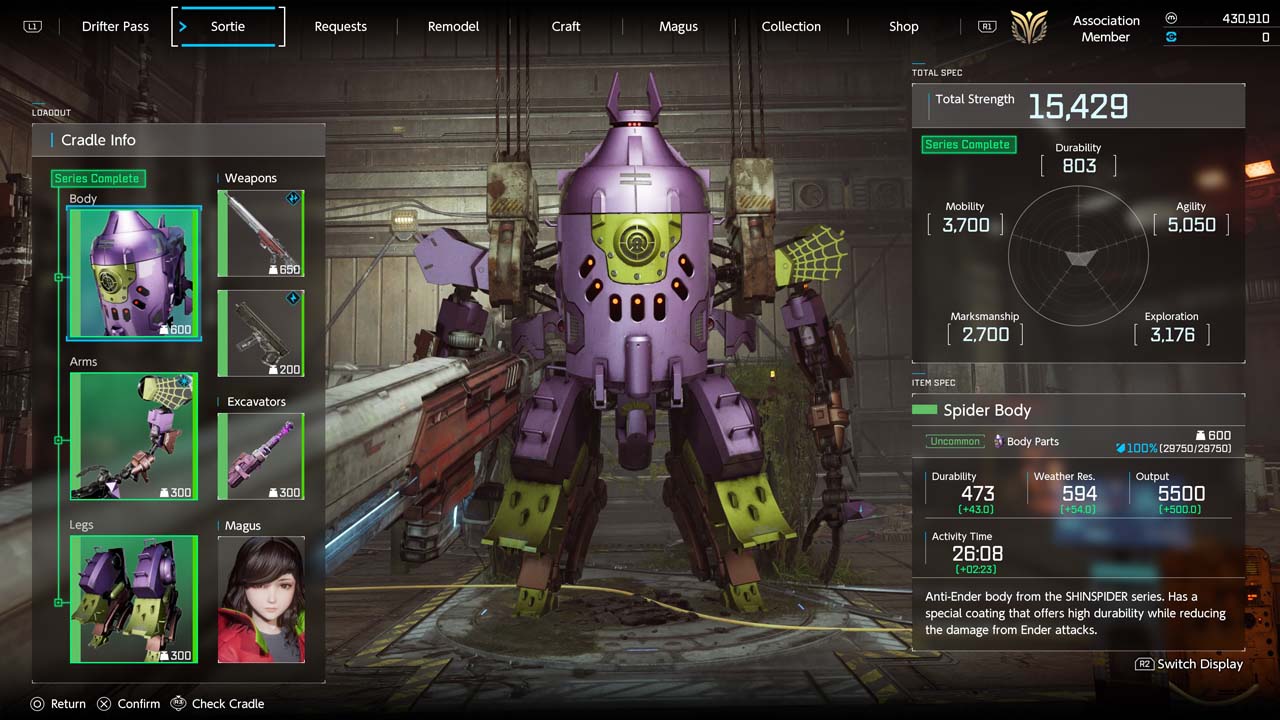
Task: Open the Shop tab
Action: 903,27
